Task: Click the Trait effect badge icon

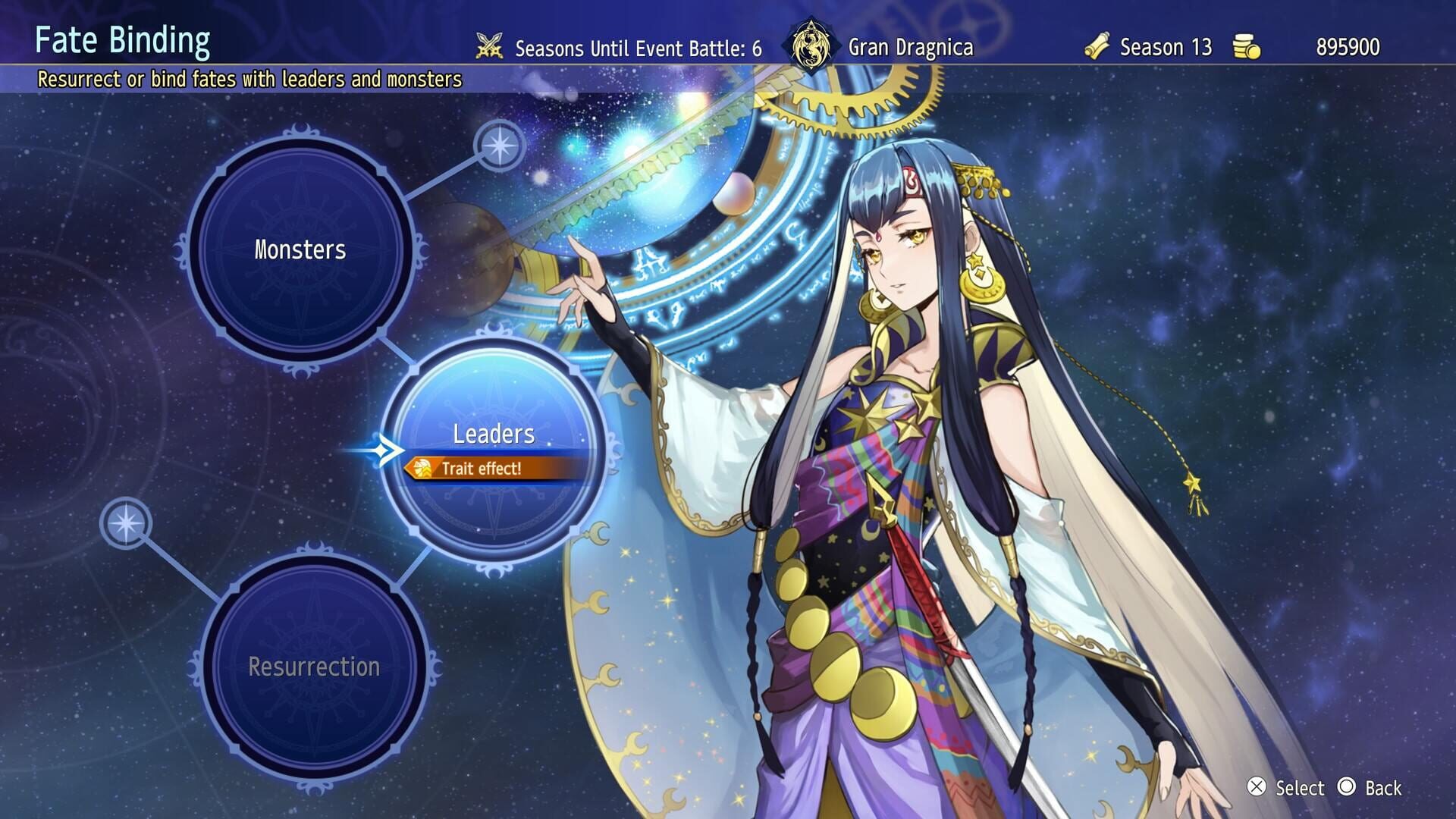Action: pyautogui.click(x=423, y=469)
